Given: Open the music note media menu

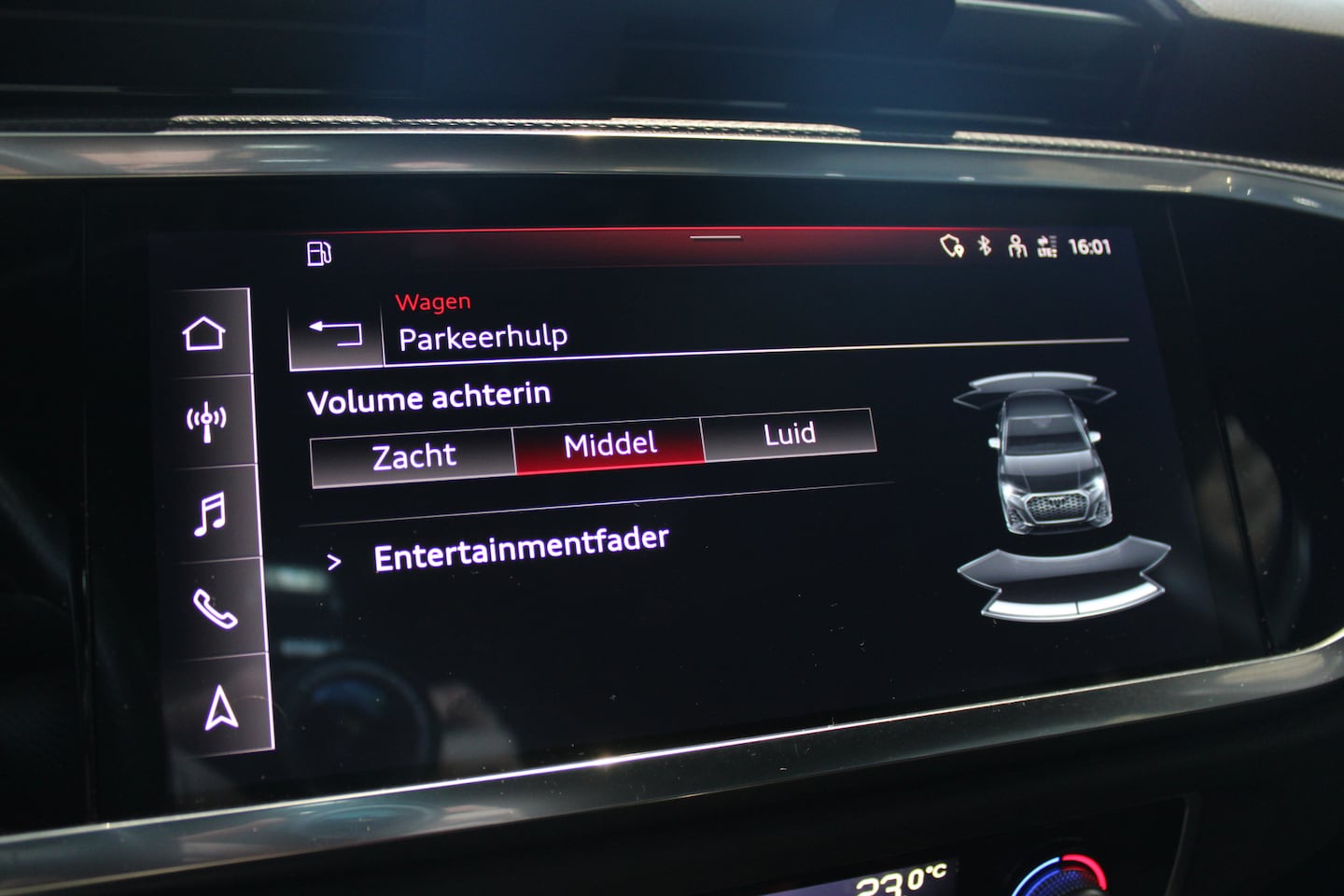Looking at the screenshot, I should [210, 514].
